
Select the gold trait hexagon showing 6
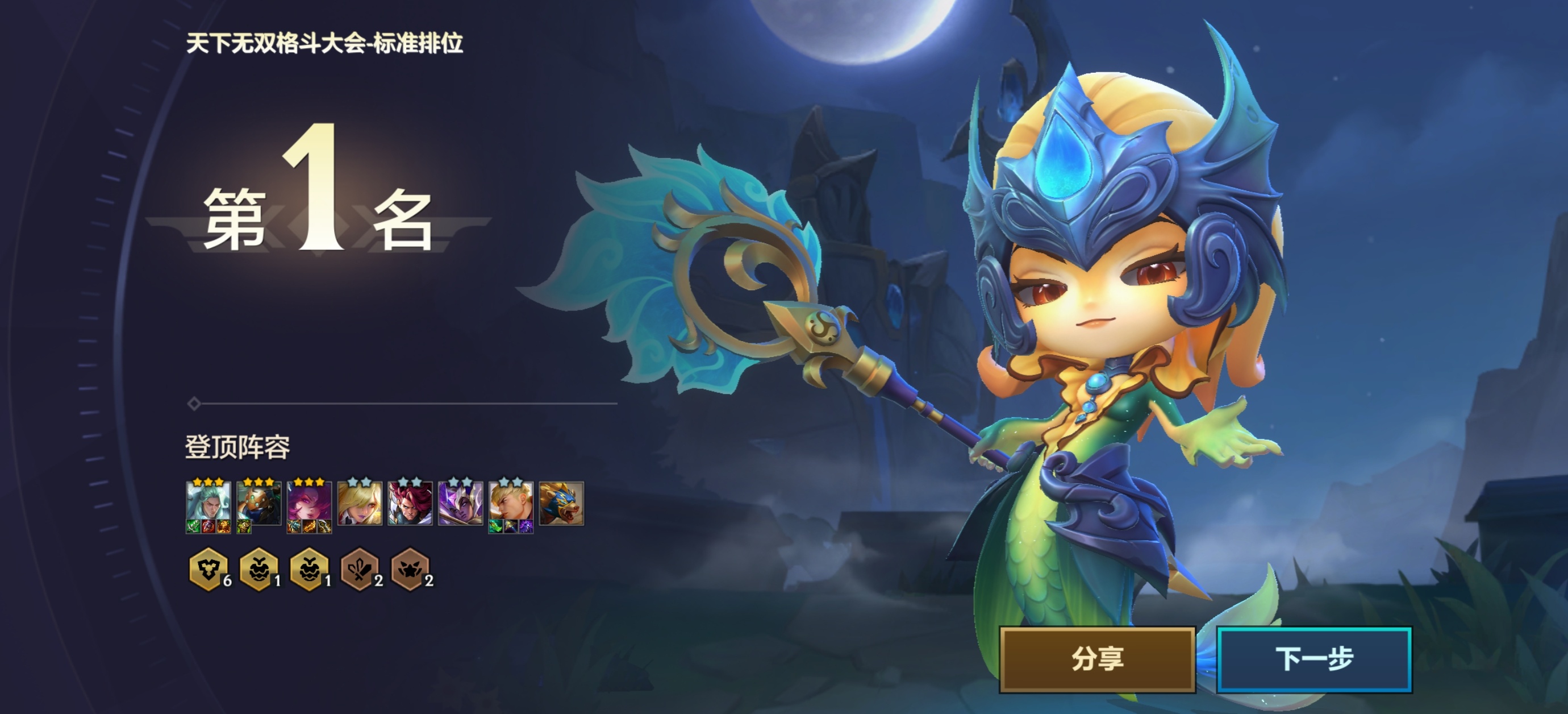(x=210, y=570)
